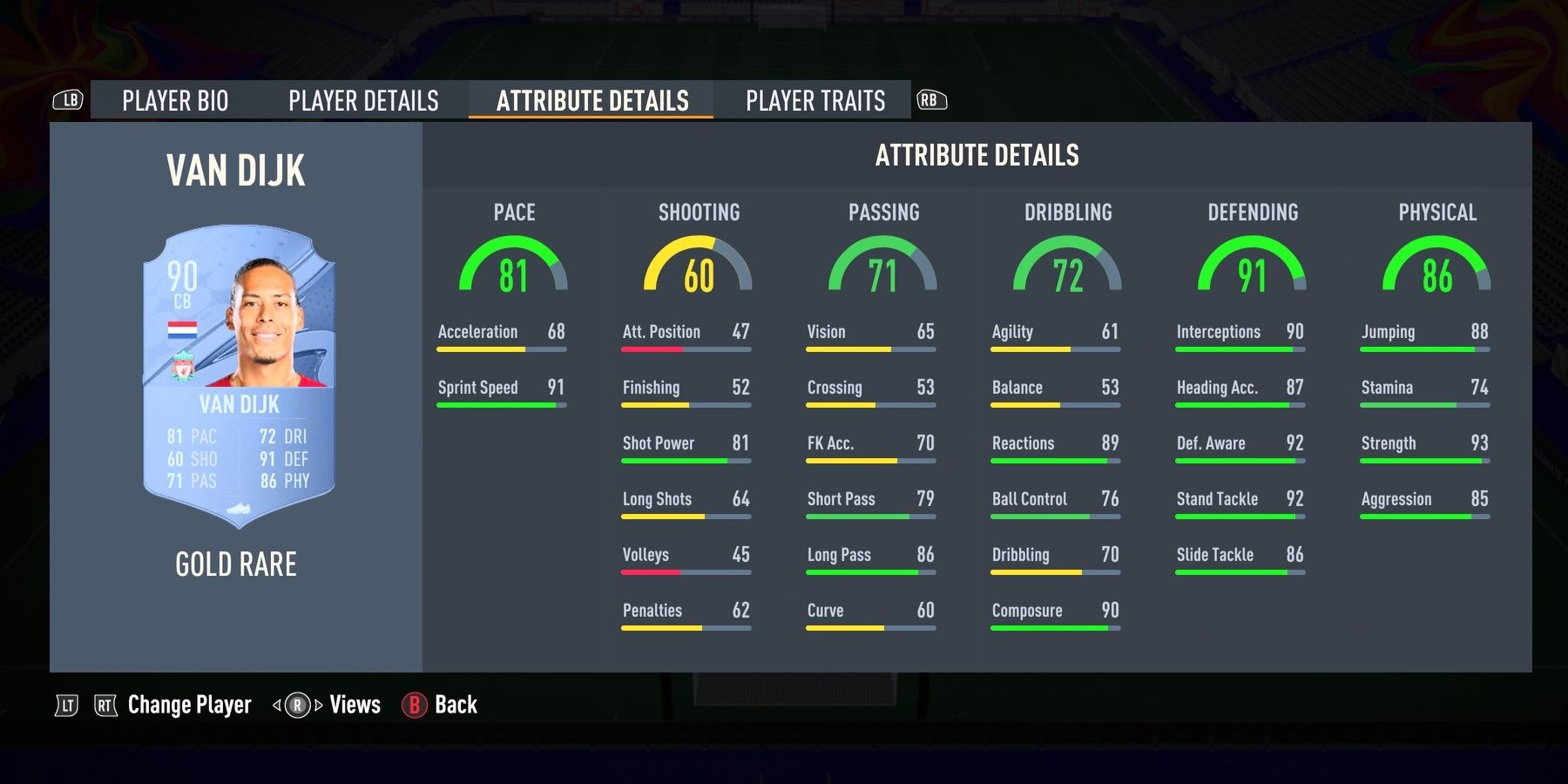View the Player Traits tab
The width and height of the screenshot is (1568, 784).
(815, 100)
